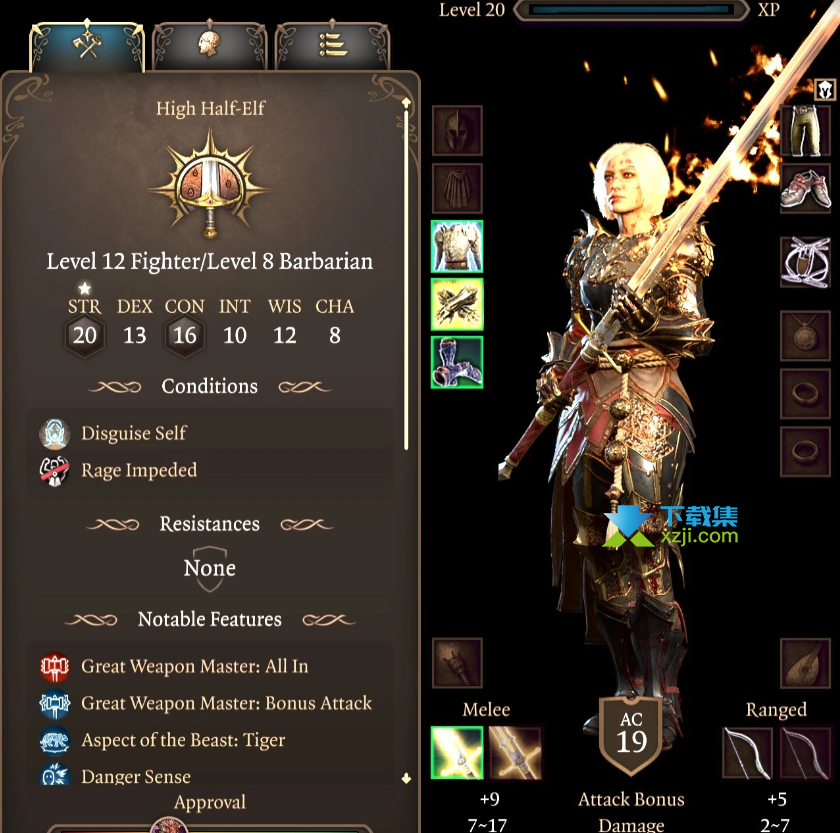
Task: Select Great Weapon Master: All In feature
Action: click(194, 667)
